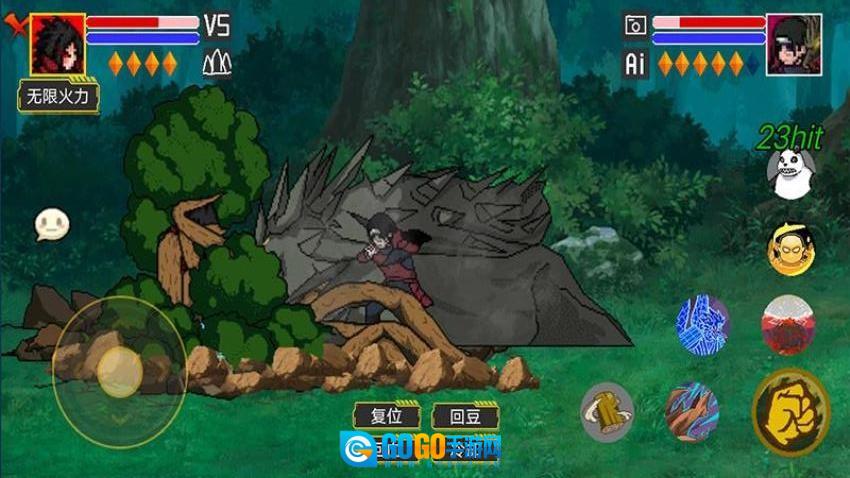Toggle the Ai control button
The image size is (850, 478).
[x=634, y=64]
